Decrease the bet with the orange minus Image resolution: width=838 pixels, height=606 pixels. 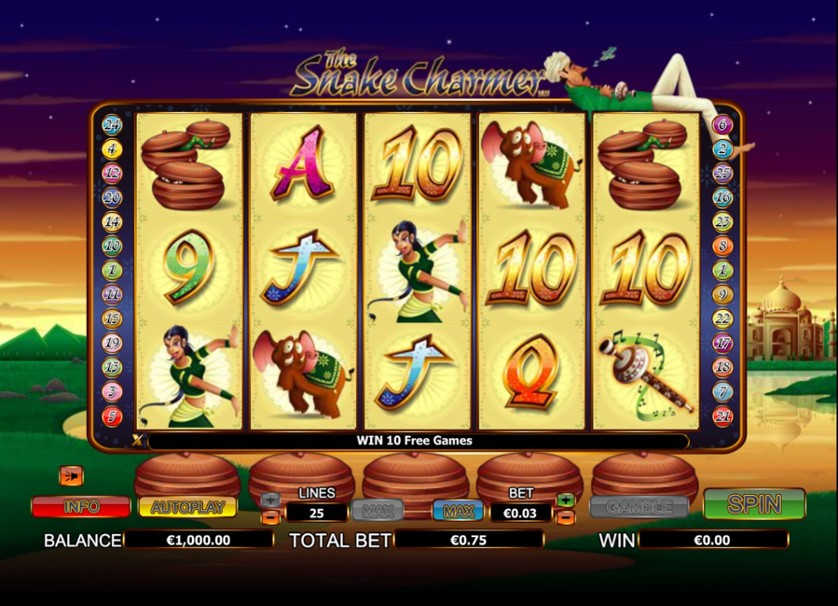(x=566, y=517)
